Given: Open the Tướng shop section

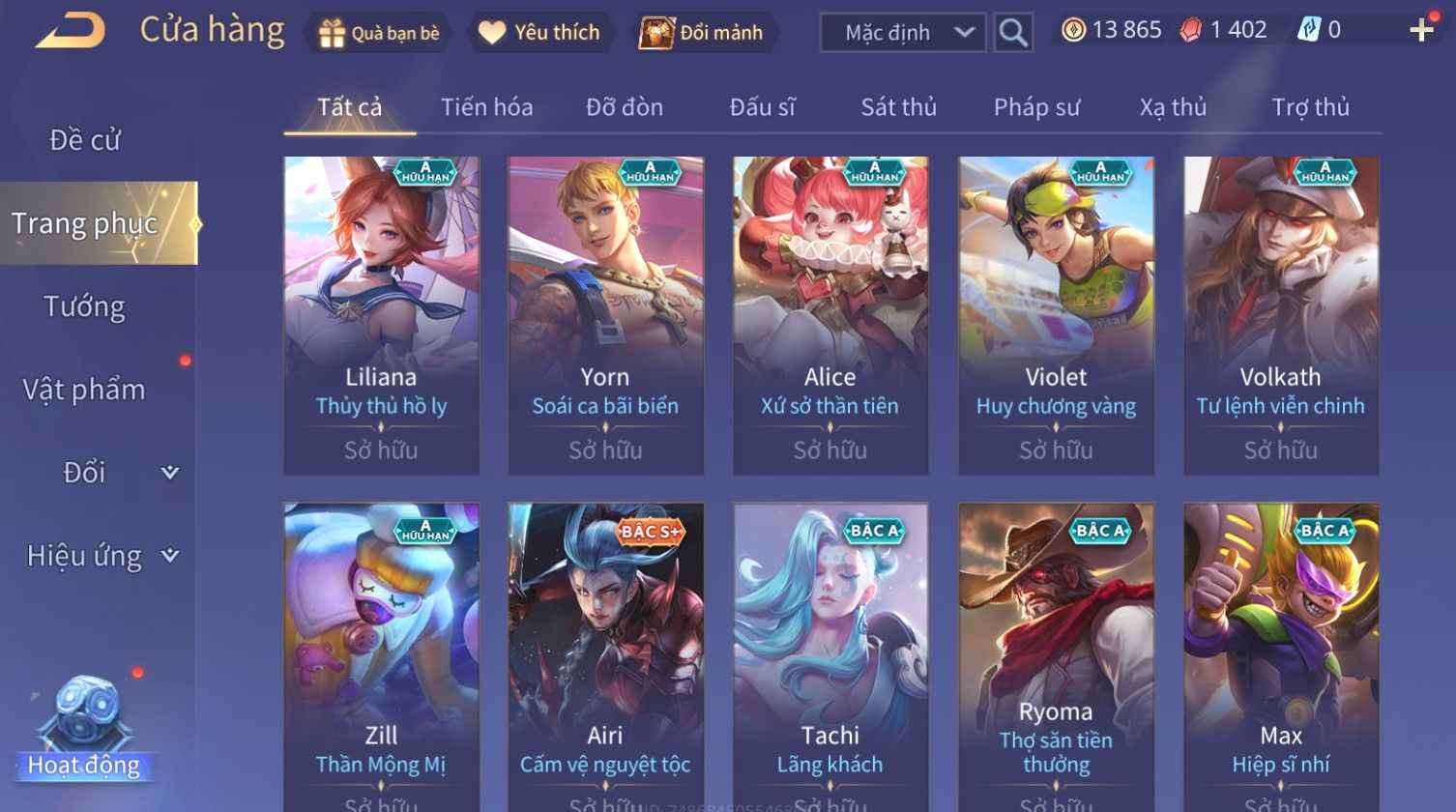Looking at the screenshot, I should (85, 306).
